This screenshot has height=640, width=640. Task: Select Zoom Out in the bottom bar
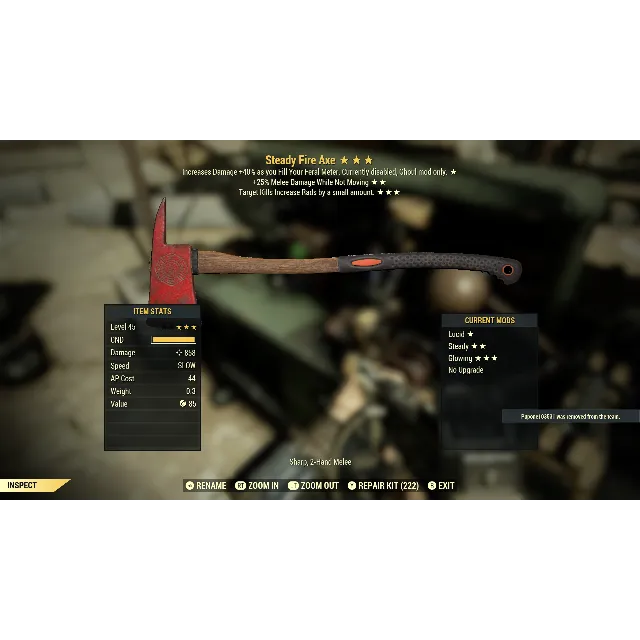314,486
